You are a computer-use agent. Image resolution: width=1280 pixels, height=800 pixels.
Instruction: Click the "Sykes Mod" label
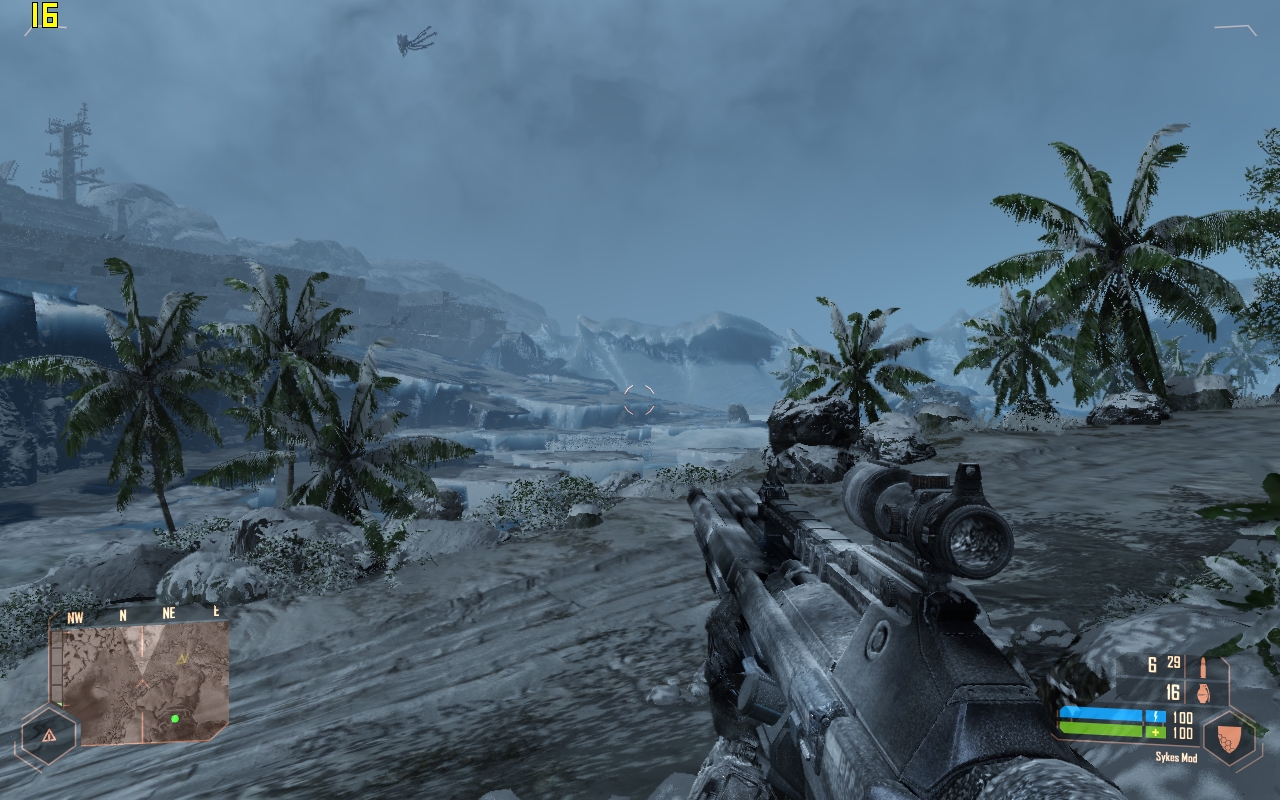pos(1176,756)
